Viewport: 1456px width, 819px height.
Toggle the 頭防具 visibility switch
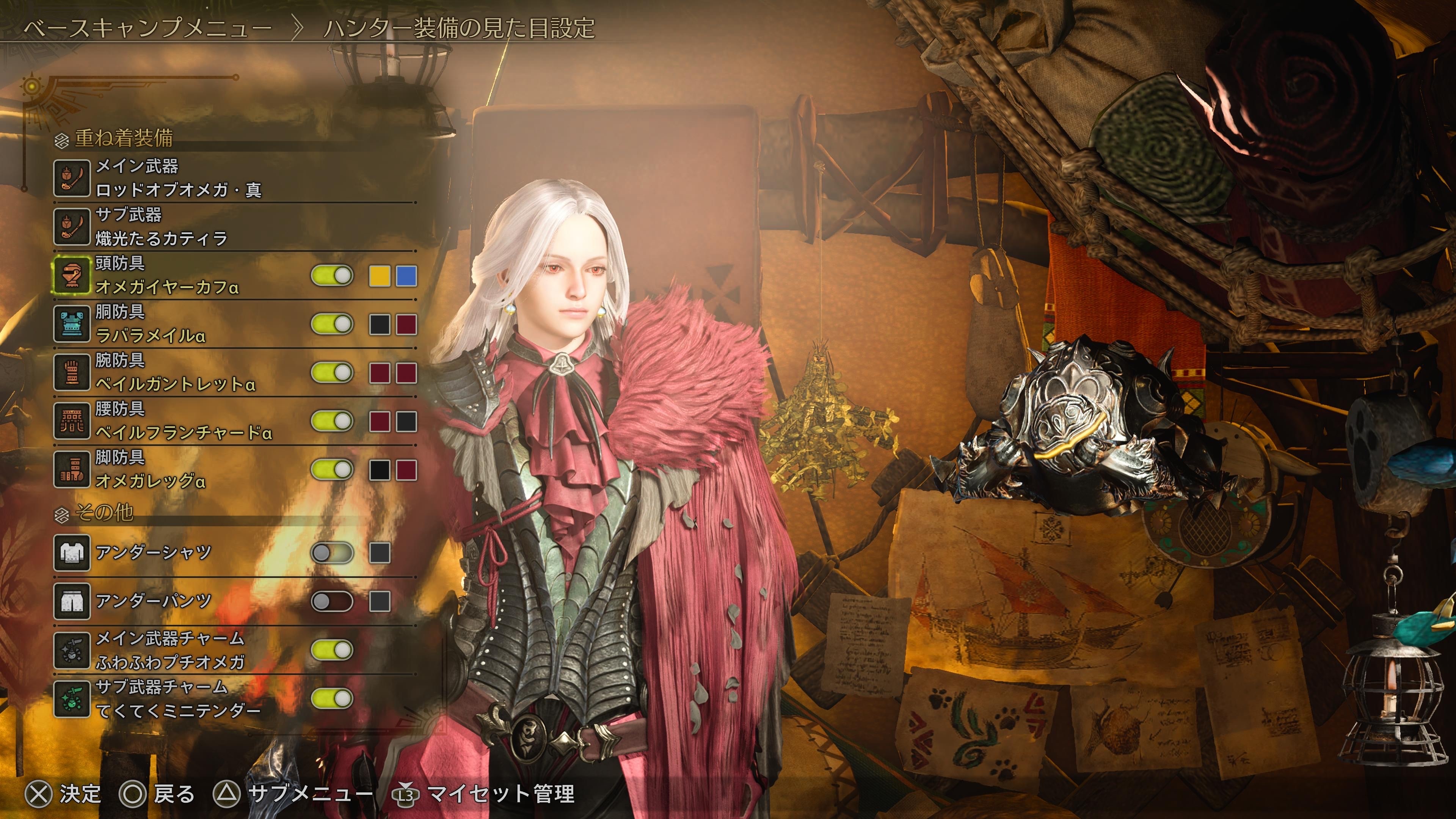332,276
